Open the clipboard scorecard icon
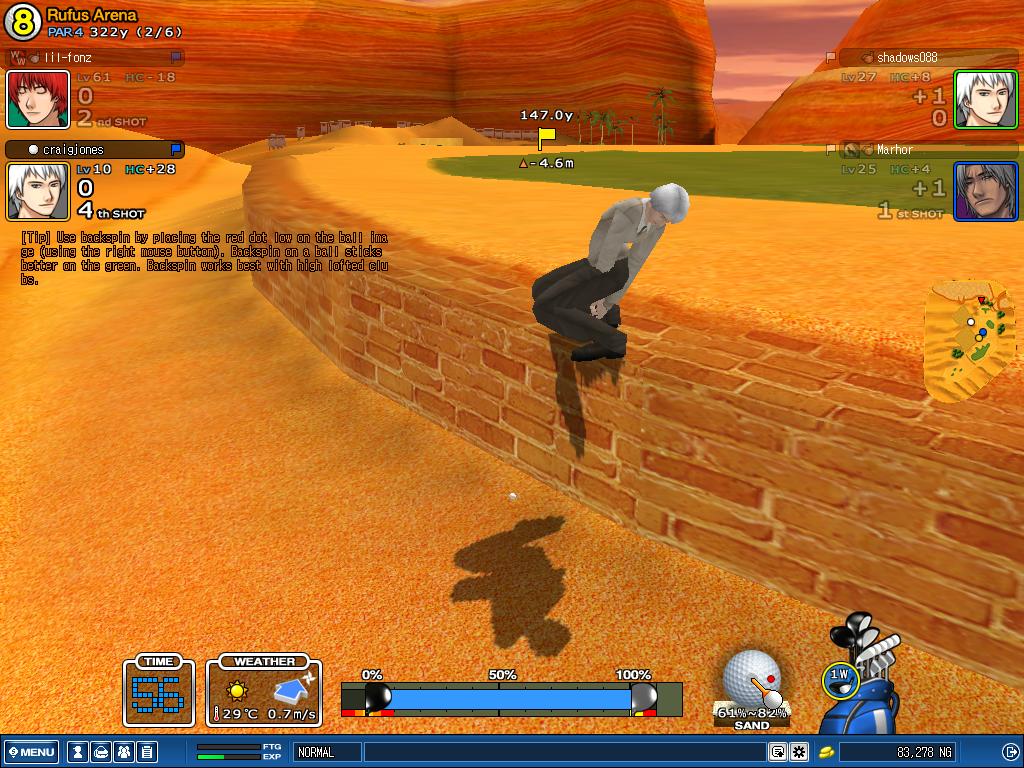This screenshot has width=1024, height=768. click(x=146, y=752)
